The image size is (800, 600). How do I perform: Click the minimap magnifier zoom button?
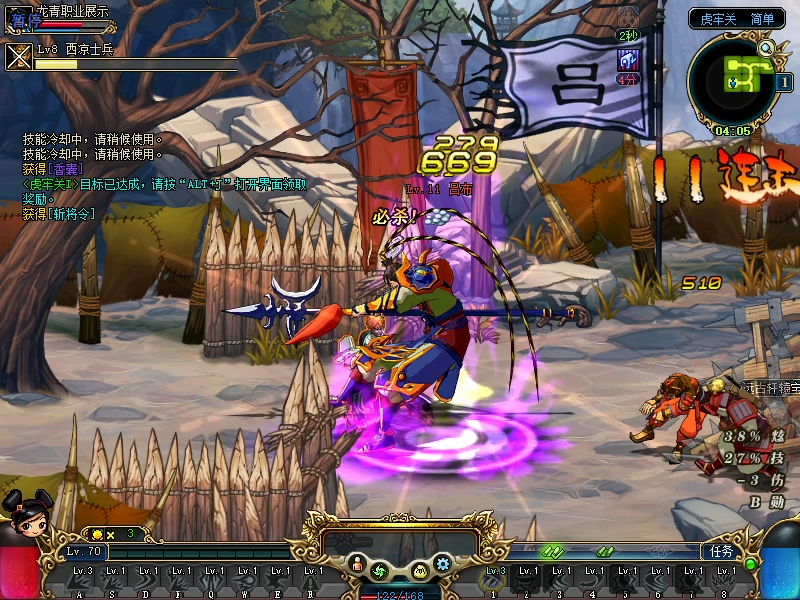click(766, 48)
